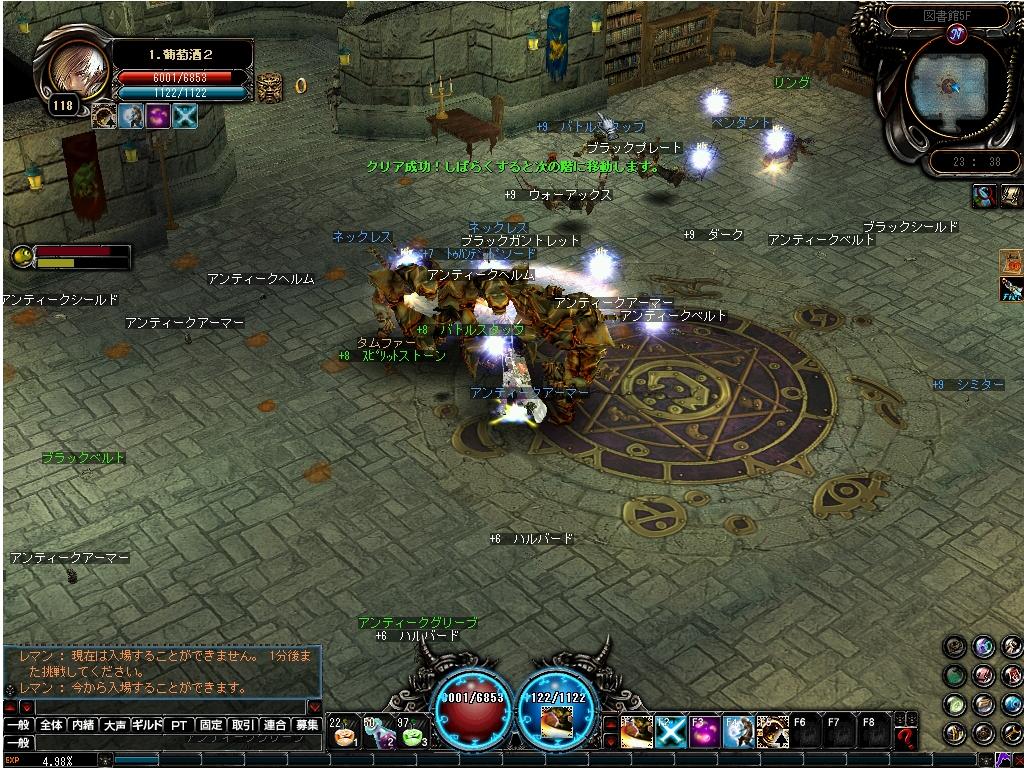This screenshot has height=768, width=1024.
Task: Activate the F4 blue warrior skill
Action: coord(738,732)
